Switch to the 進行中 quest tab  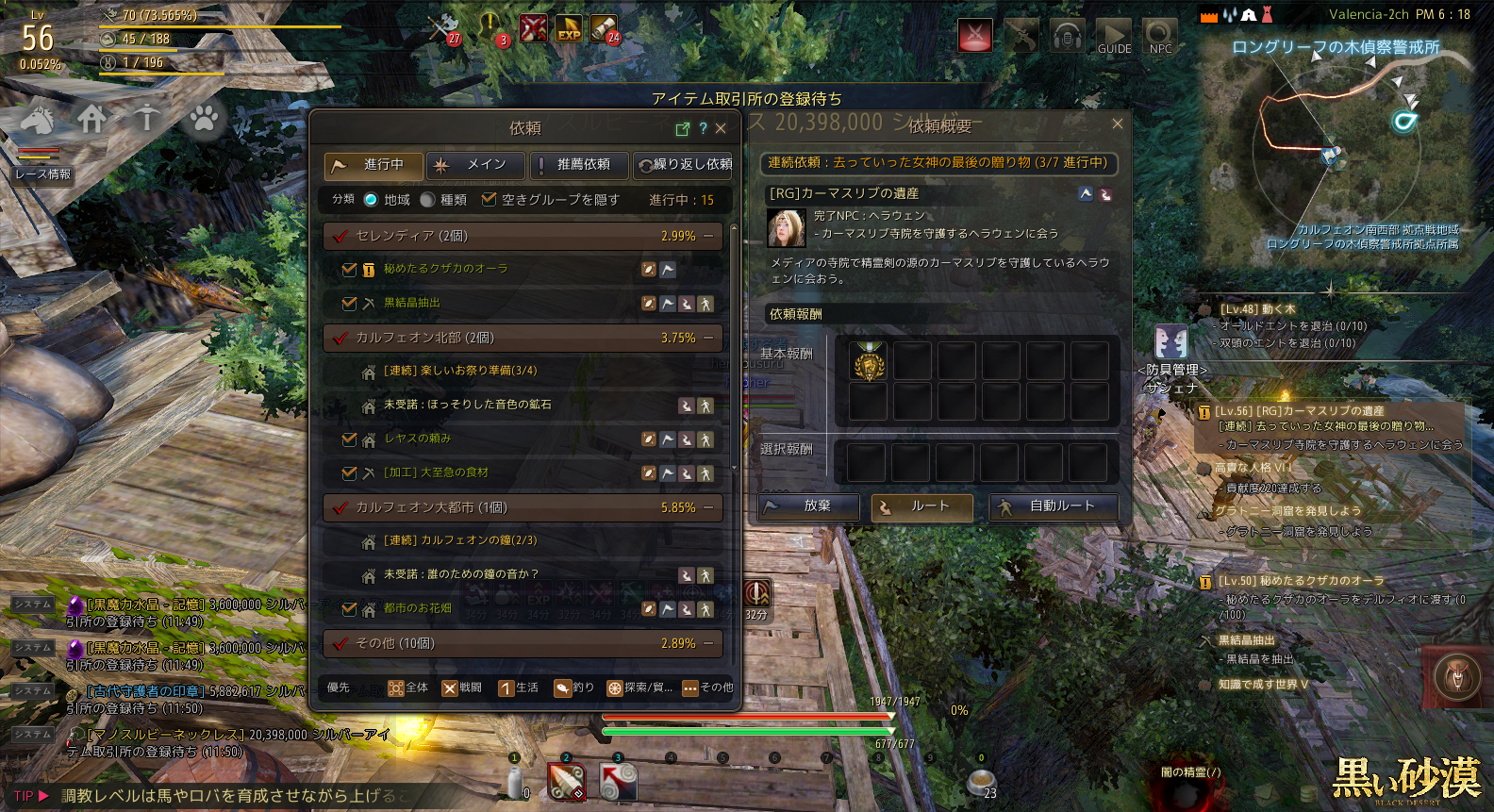point(373,165)
